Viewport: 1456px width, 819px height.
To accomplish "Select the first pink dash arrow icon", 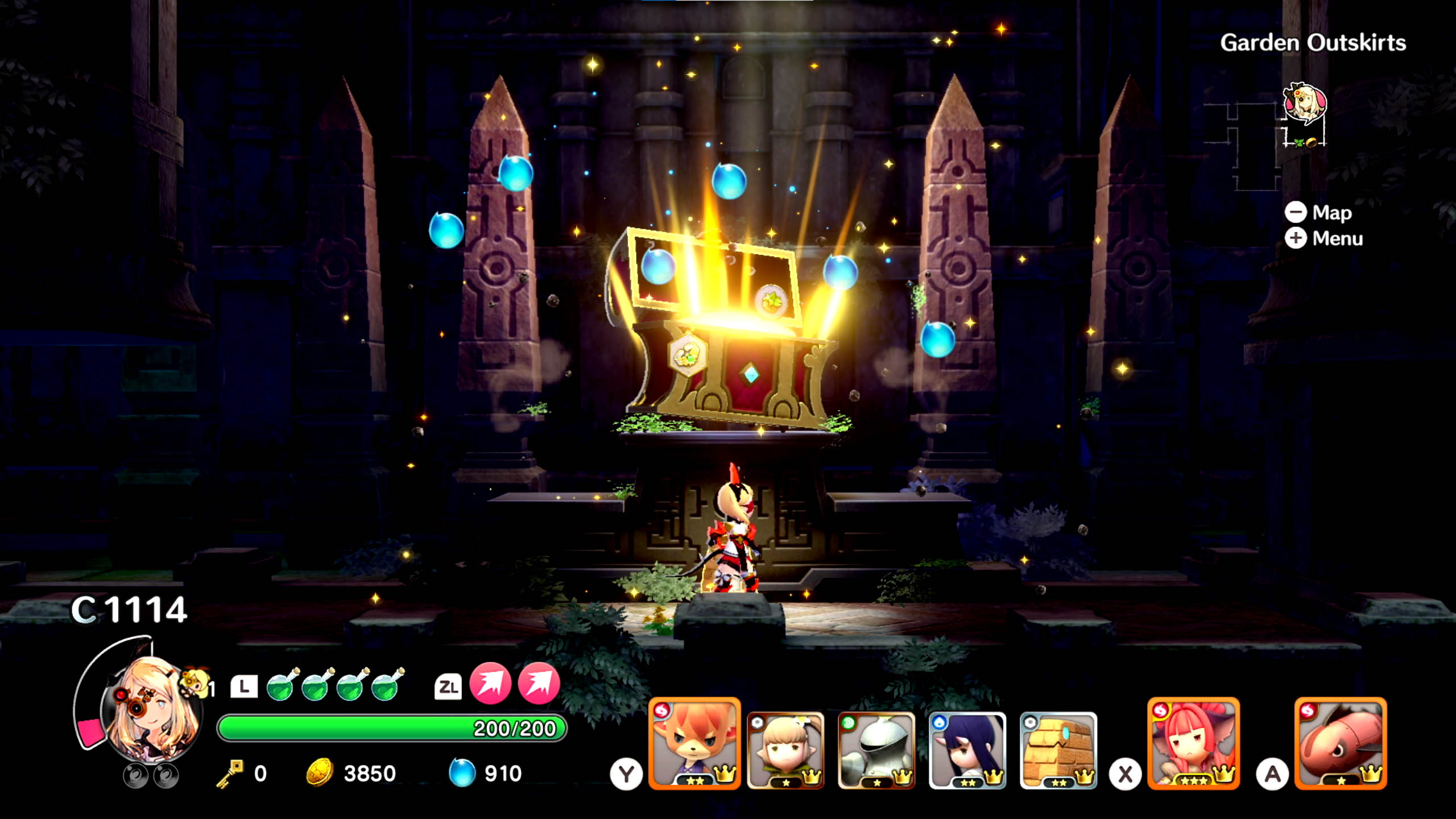I will [490, 684].
